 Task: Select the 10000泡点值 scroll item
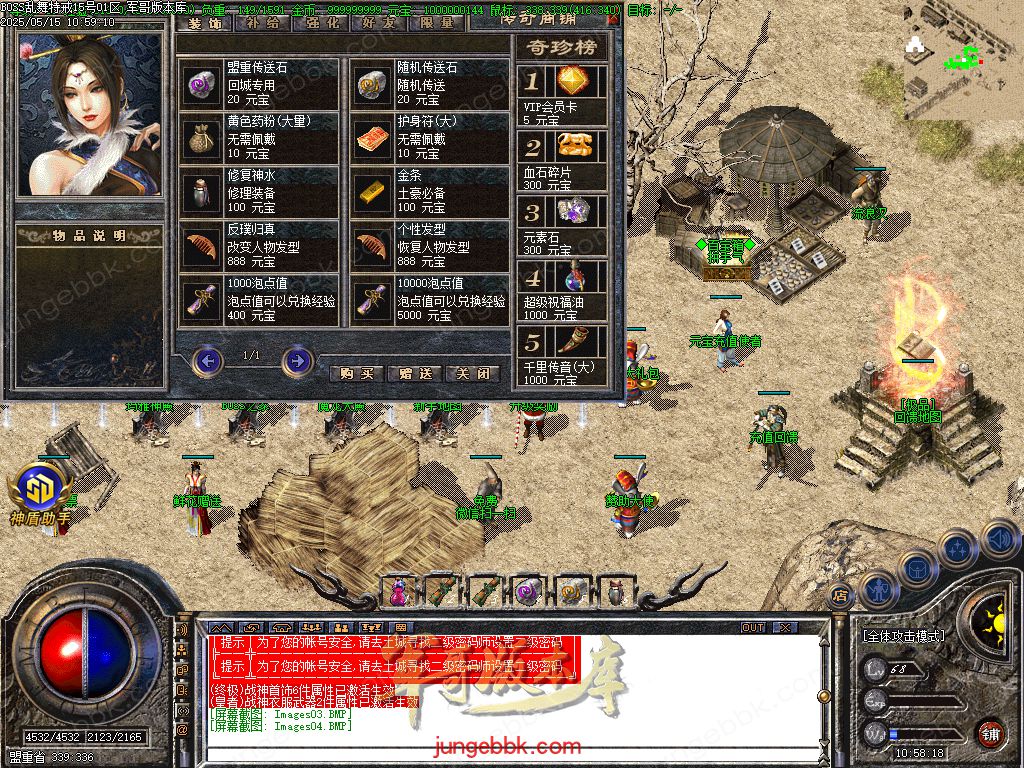click(x=373, y=300)
